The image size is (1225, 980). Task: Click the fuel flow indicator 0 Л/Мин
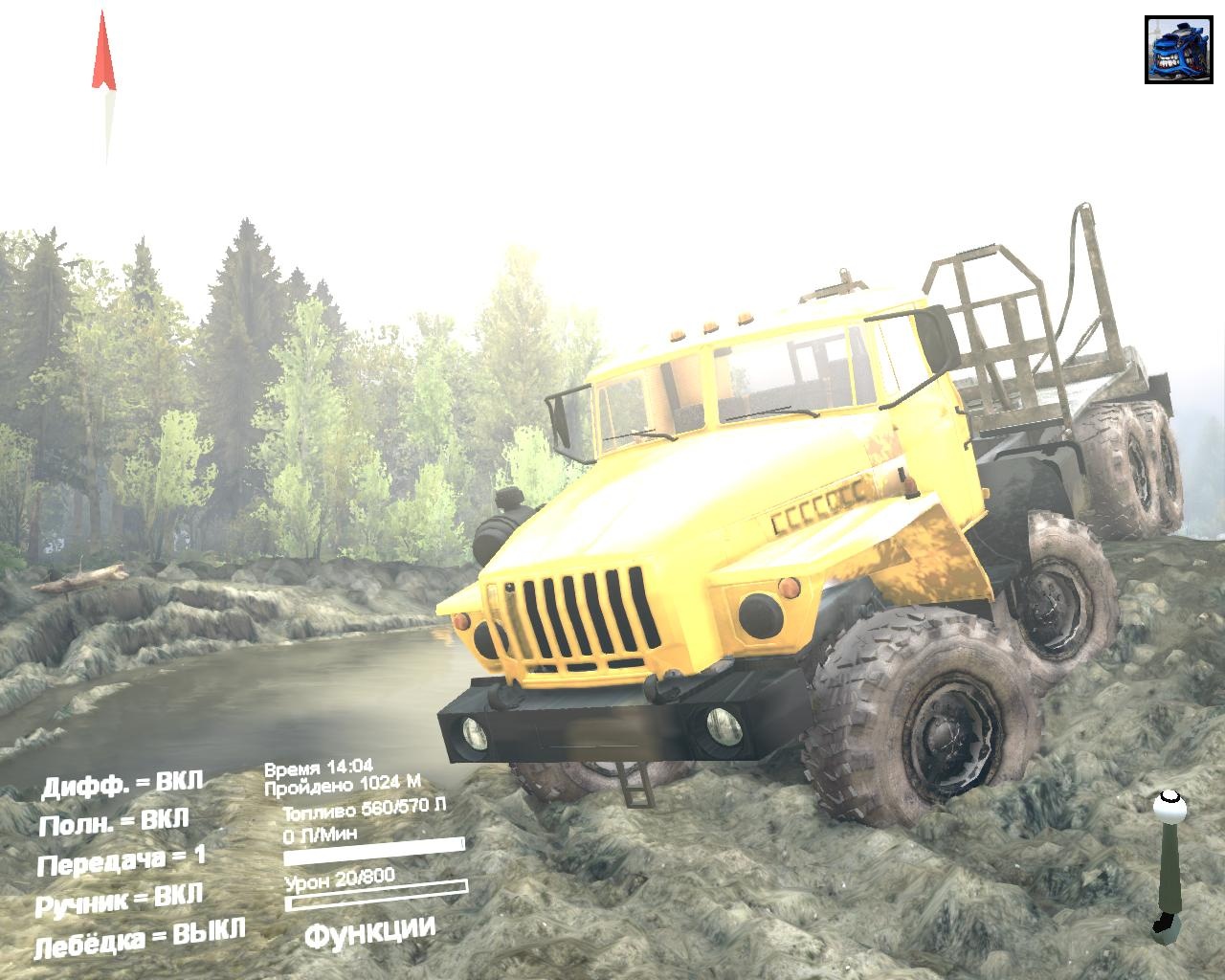pos(321,833)
